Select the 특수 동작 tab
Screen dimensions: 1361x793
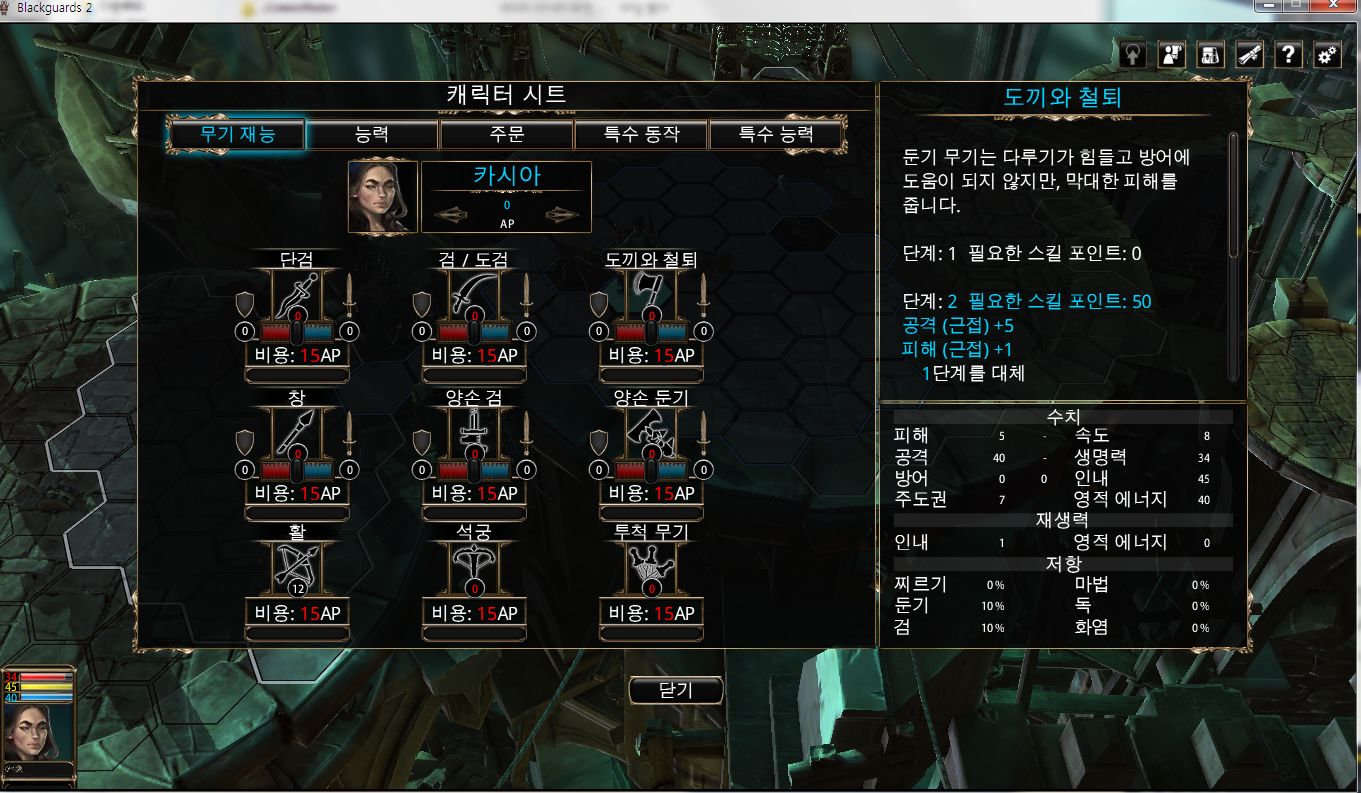641,134
